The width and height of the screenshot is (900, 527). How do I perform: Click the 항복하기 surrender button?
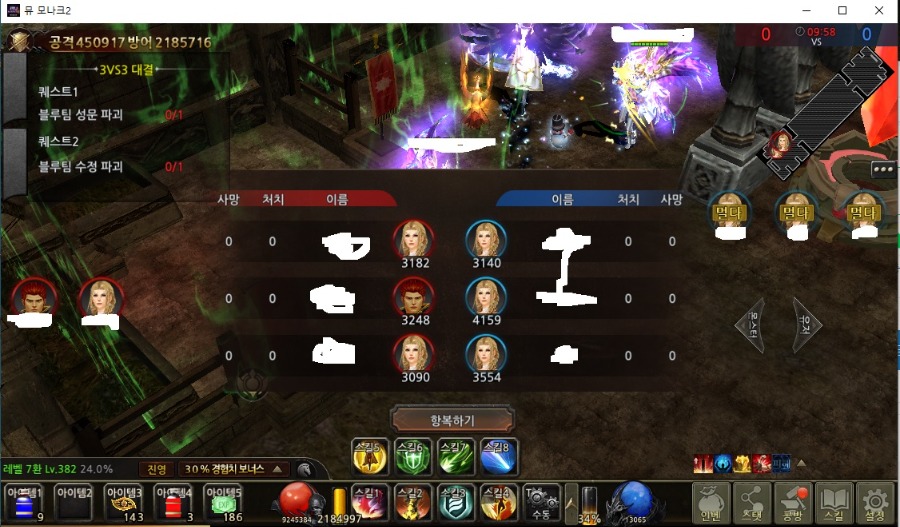(x=453, y=418)
